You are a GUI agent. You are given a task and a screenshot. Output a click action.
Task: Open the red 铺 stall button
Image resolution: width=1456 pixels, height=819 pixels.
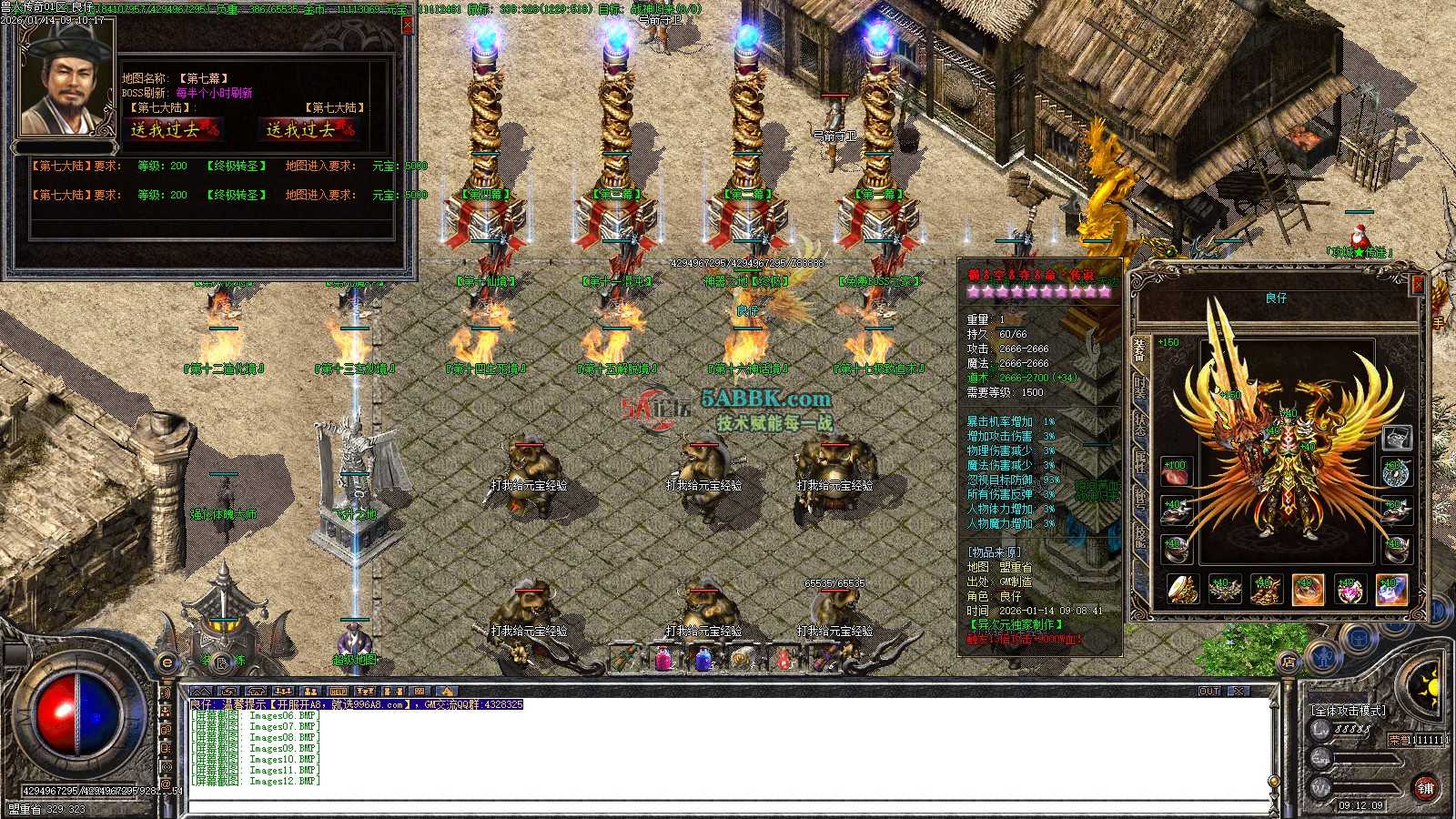1425,788
